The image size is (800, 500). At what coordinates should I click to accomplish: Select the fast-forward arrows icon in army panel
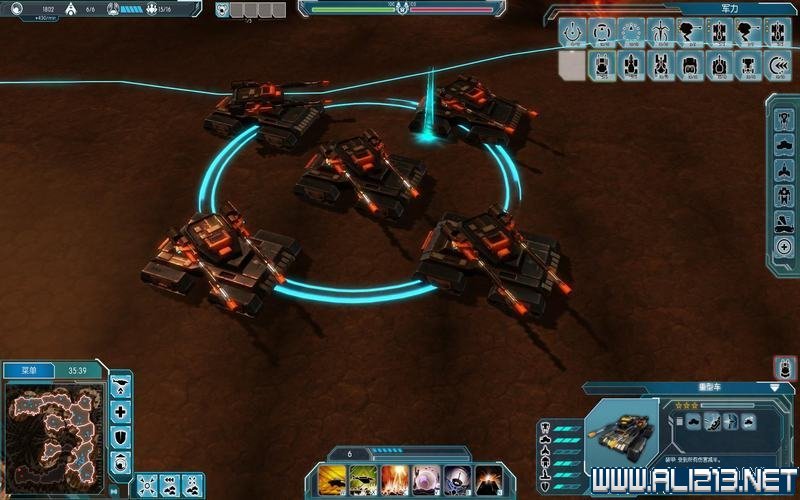click(778, 66)
